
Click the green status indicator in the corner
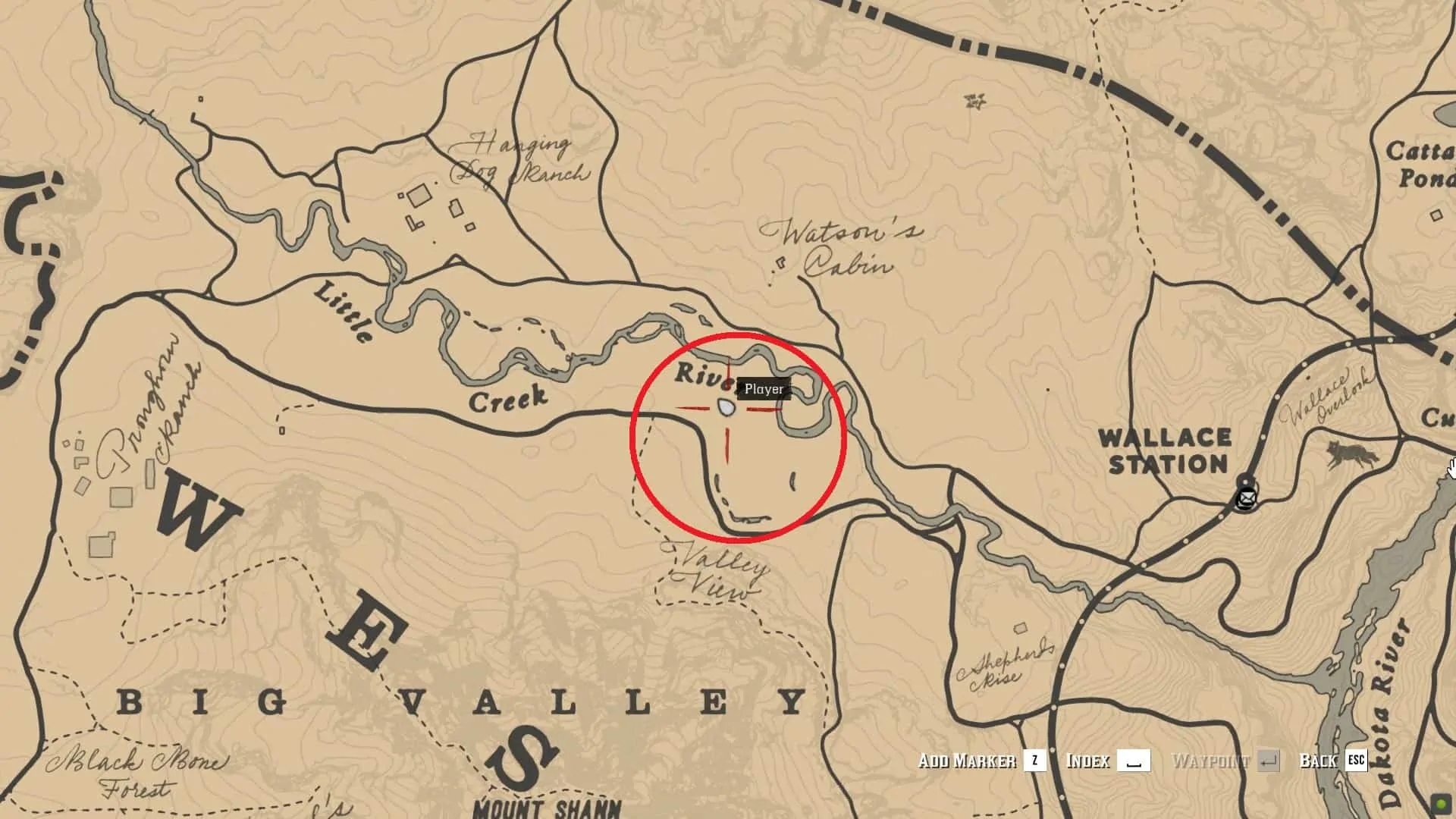(x=1440, y=802)
